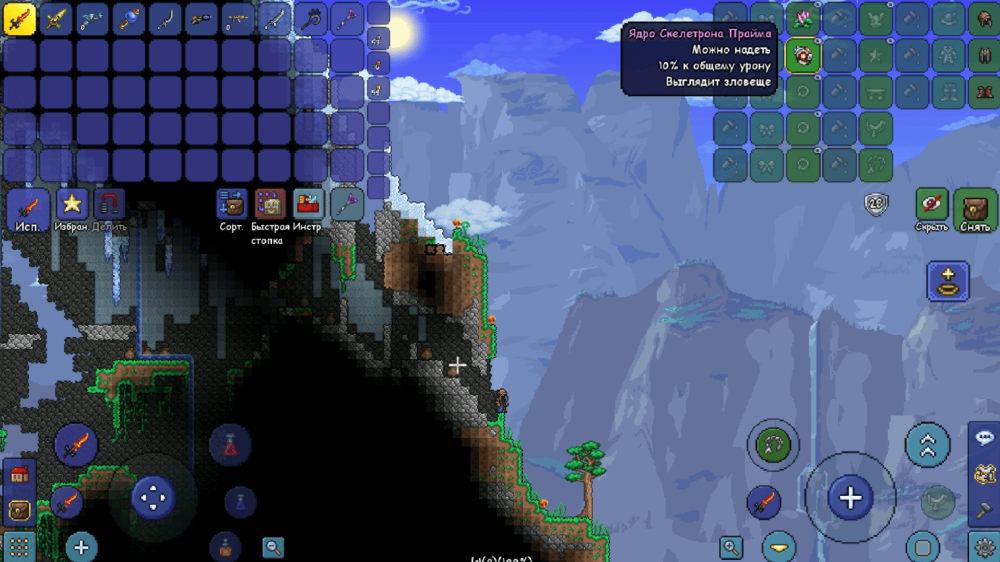
Task: Select the golden sword hotbar slot
Action: (x=56, y=18)
